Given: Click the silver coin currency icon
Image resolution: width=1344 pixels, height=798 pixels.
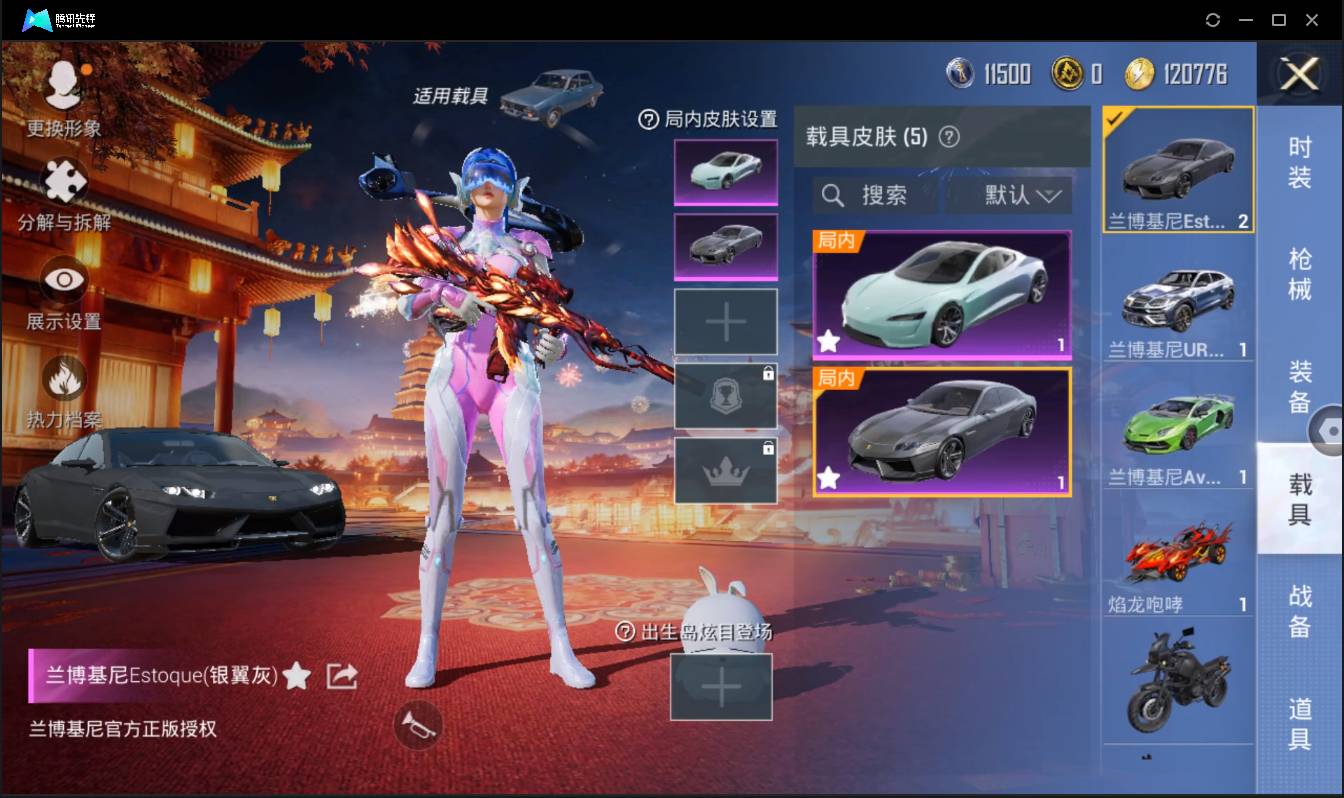Looking at the screenshot, I should (x=958, y=72).
